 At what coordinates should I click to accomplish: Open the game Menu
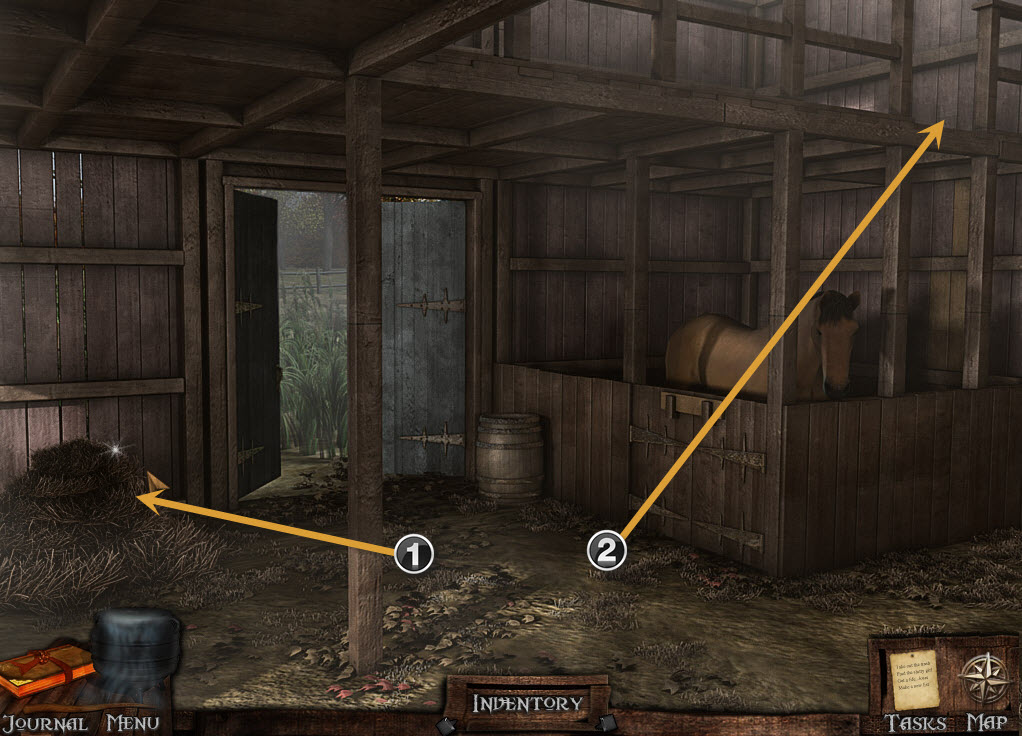point(134,660)
